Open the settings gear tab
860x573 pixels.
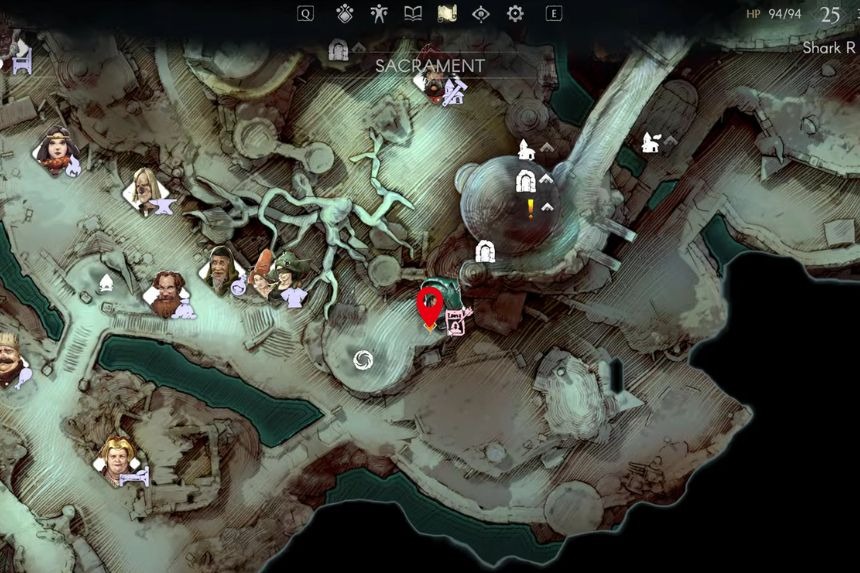(515, 13)
